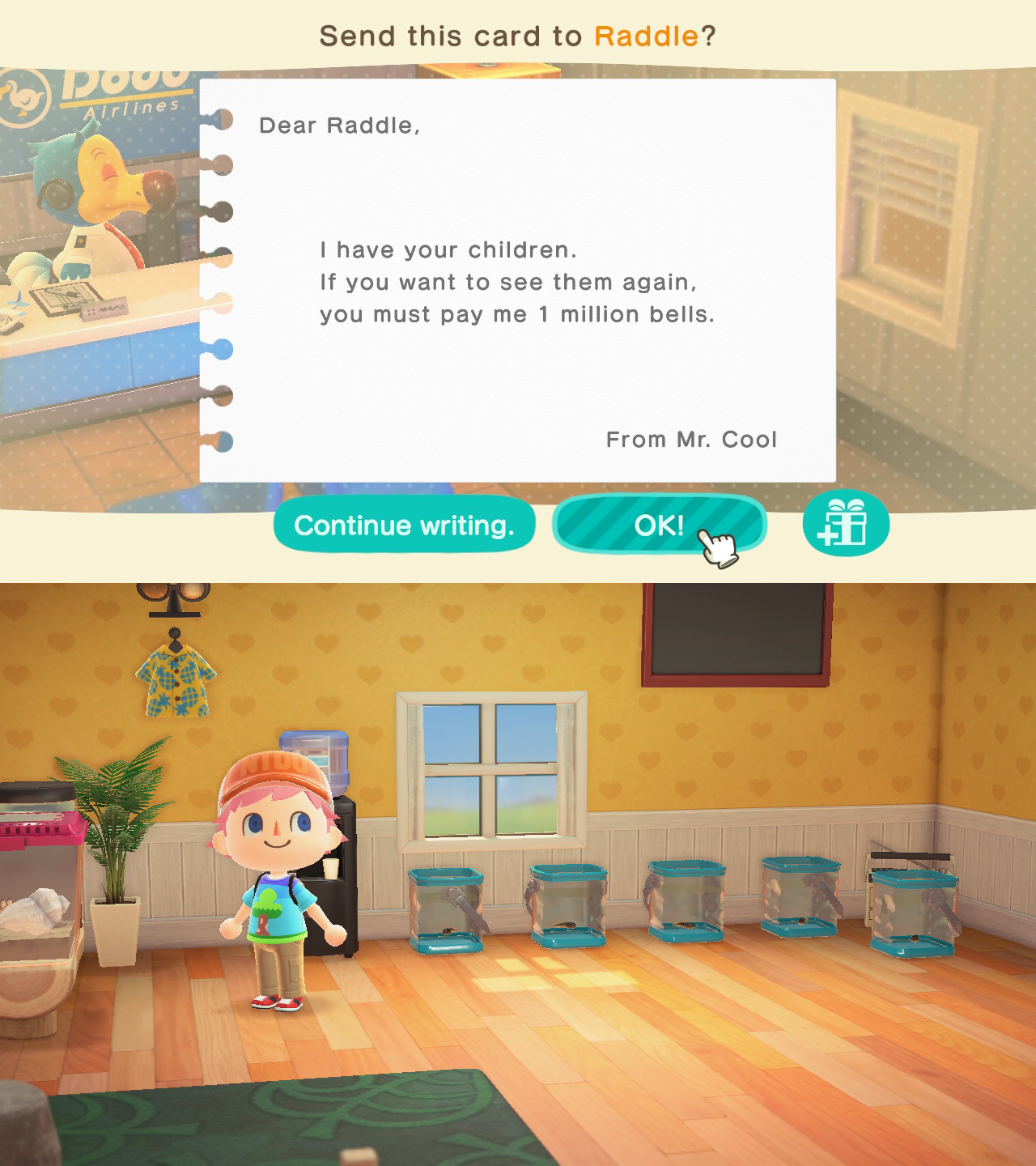The height and width of the screenshot is (1166, 1036).
Task: Open the attach gift icon beside OK
Action: 847,525
